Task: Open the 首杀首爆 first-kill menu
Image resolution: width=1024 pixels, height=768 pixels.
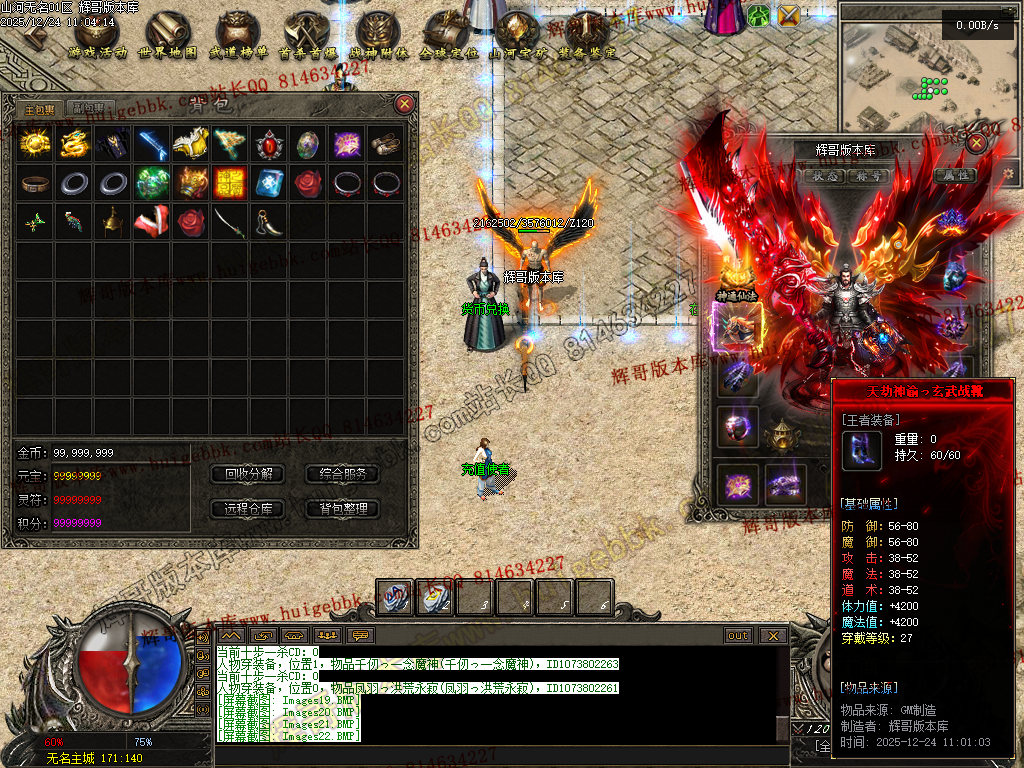Action: (307, 37)
